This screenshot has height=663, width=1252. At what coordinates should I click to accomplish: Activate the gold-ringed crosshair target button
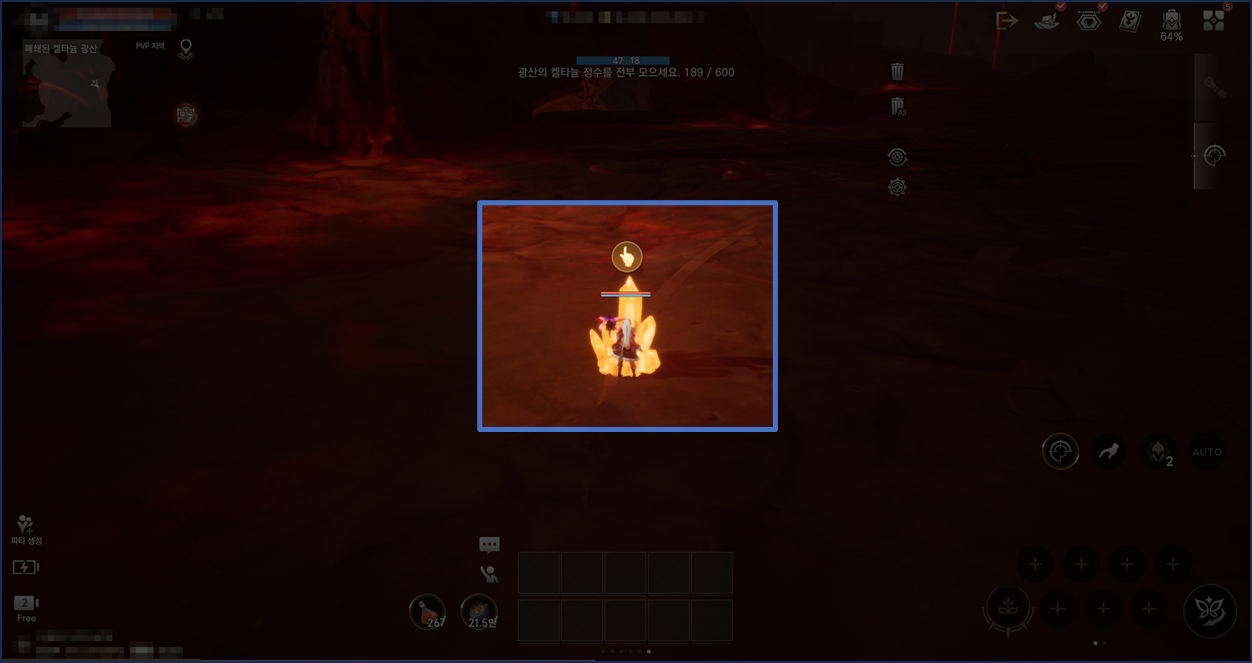coord(1061,452)
